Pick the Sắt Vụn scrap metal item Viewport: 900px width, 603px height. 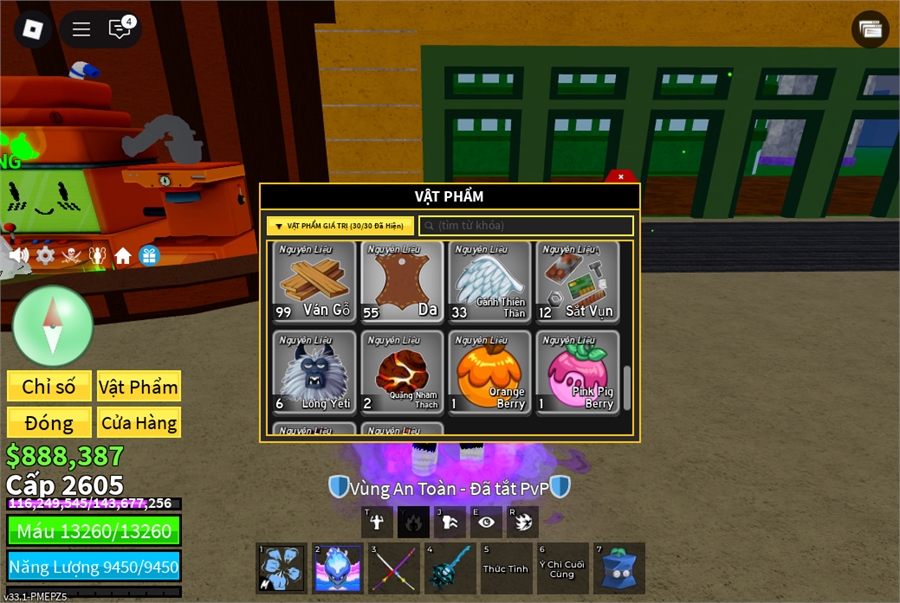pyautogui.click(x=577, y=282)
